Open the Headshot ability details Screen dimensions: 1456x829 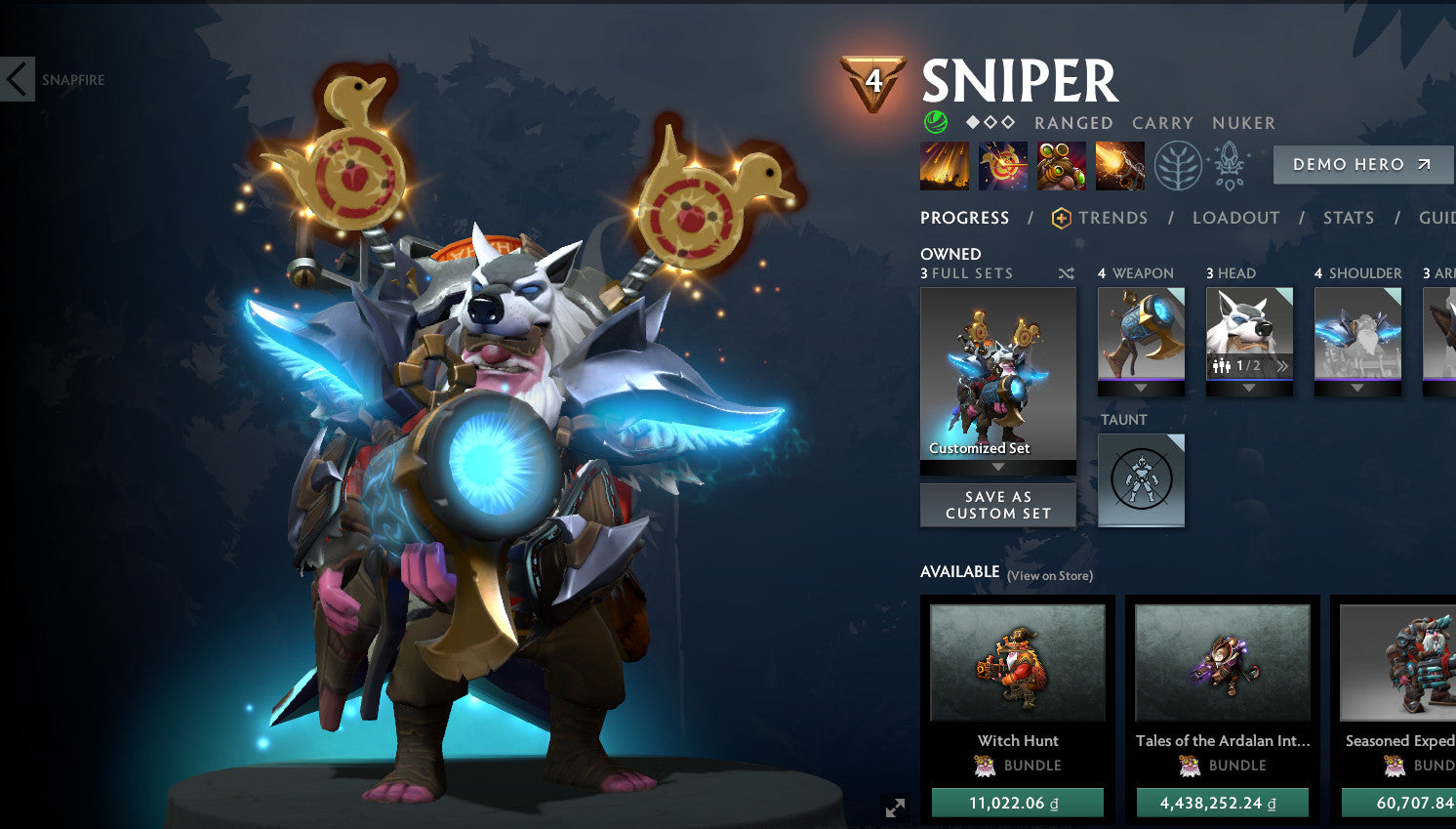pos(1003,164)
